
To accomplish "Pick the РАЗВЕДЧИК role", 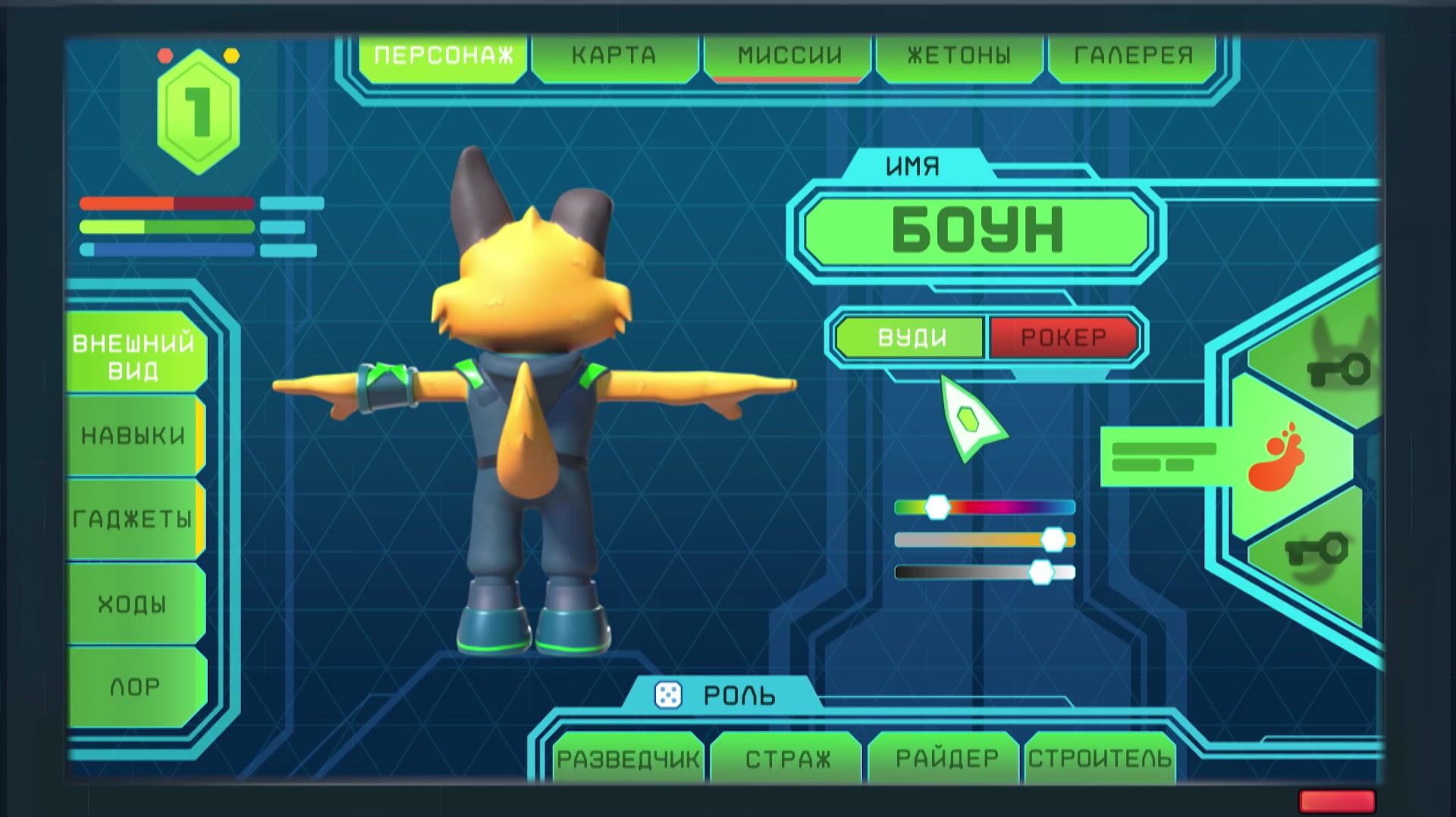I will click(x=628, y=759).
